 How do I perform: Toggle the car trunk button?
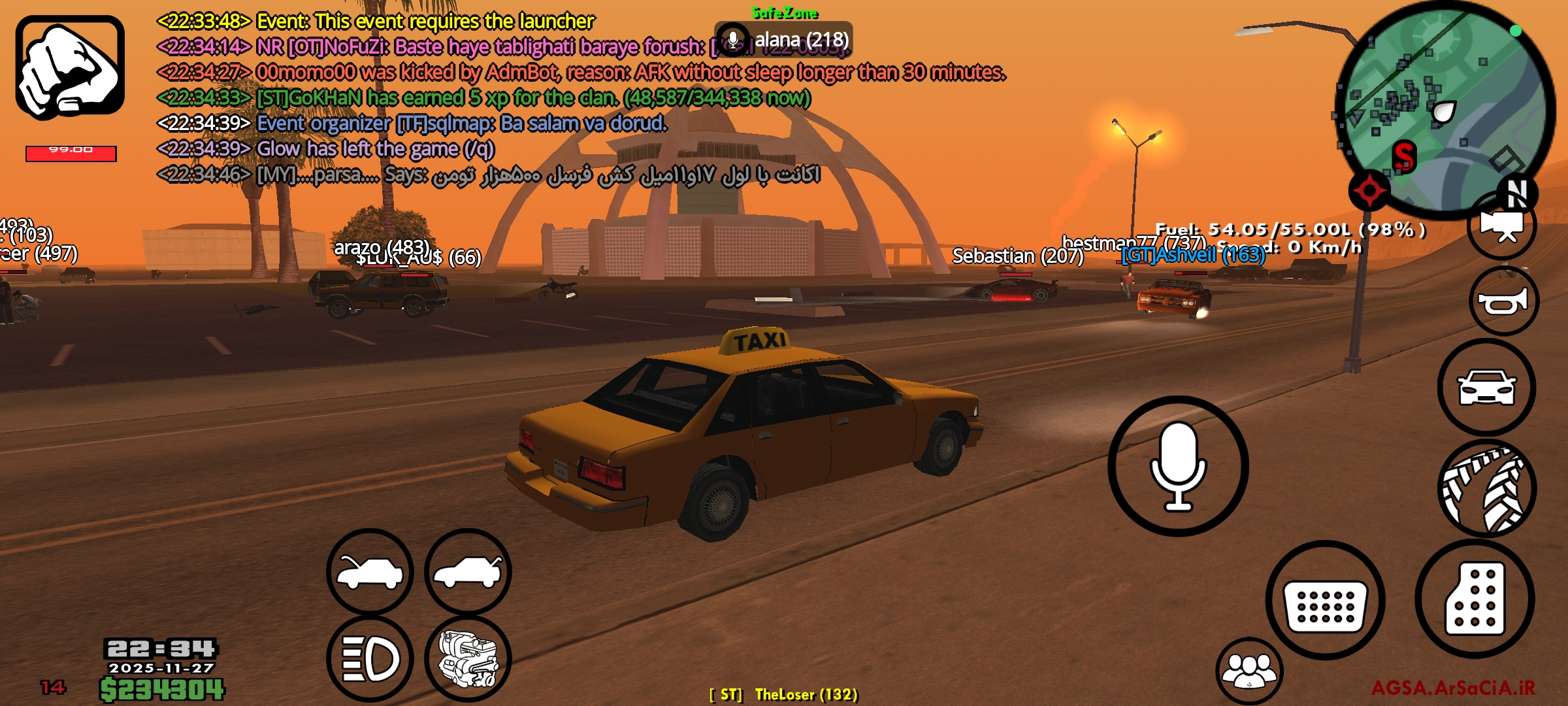pos(468,571)
